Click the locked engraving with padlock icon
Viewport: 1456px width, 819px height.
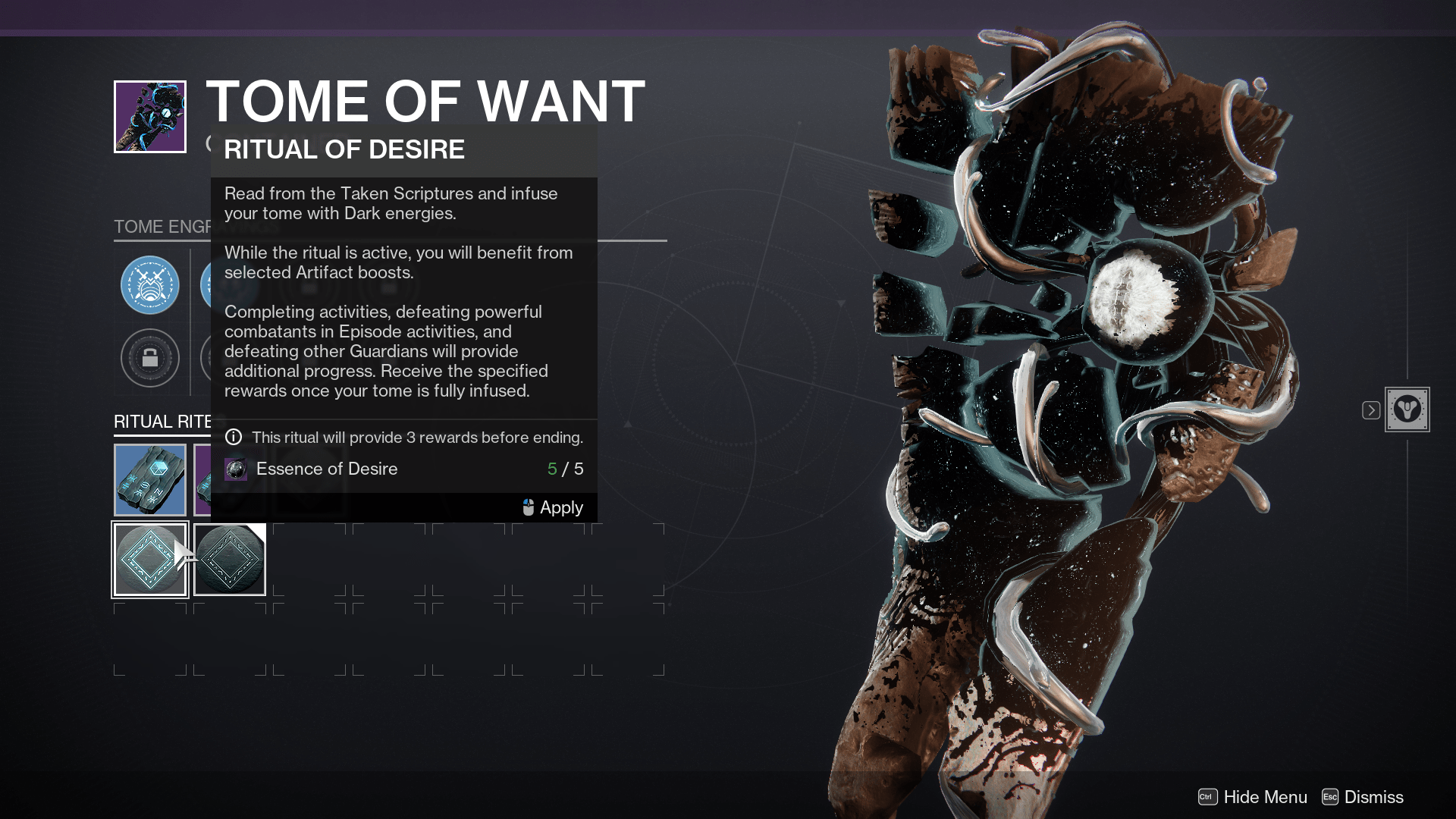pyautogui.click(x=149, y=358)
